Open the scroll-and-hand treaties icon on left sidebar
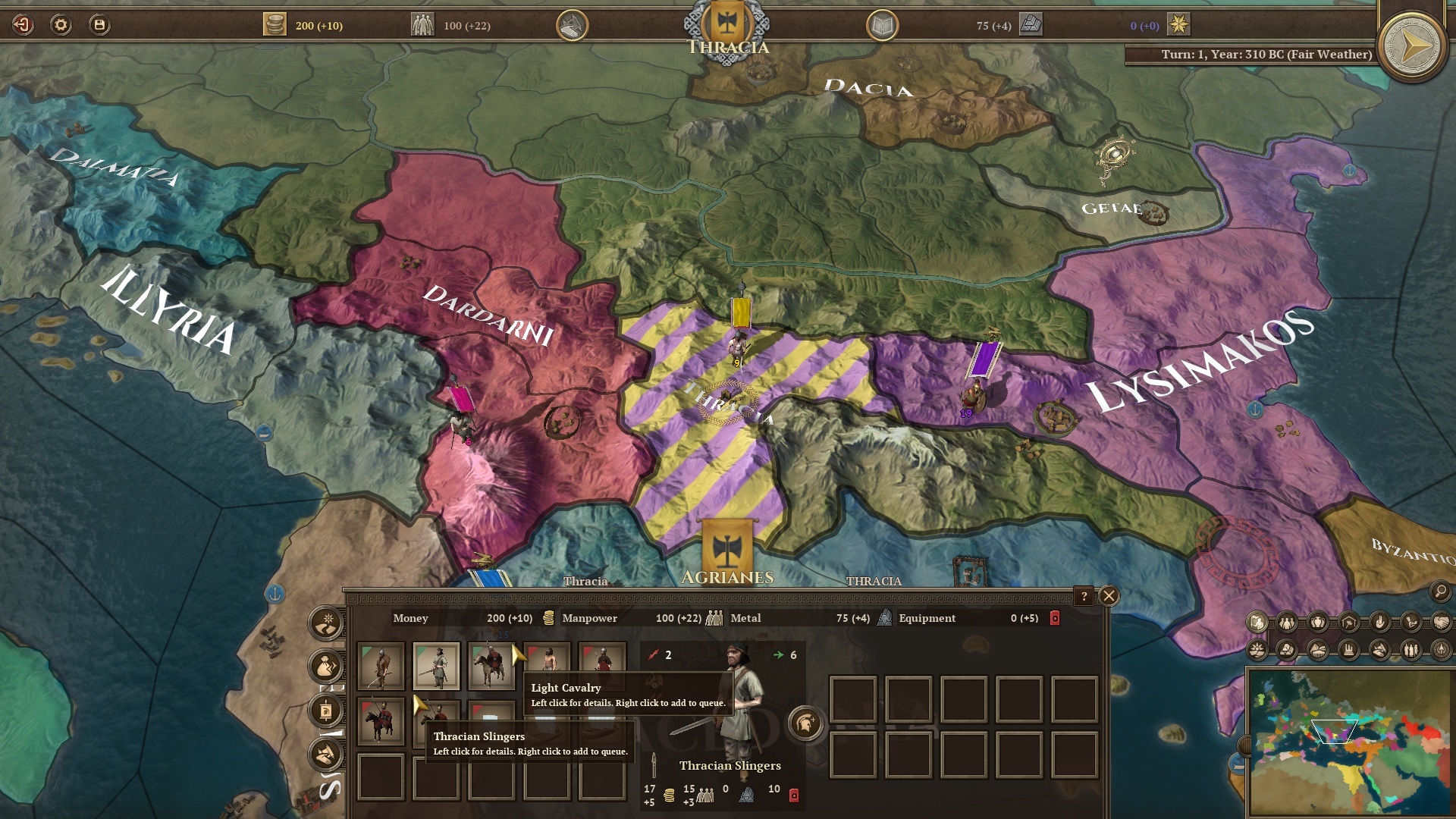Screen dimensions: 1456x819 pos(324,753)
